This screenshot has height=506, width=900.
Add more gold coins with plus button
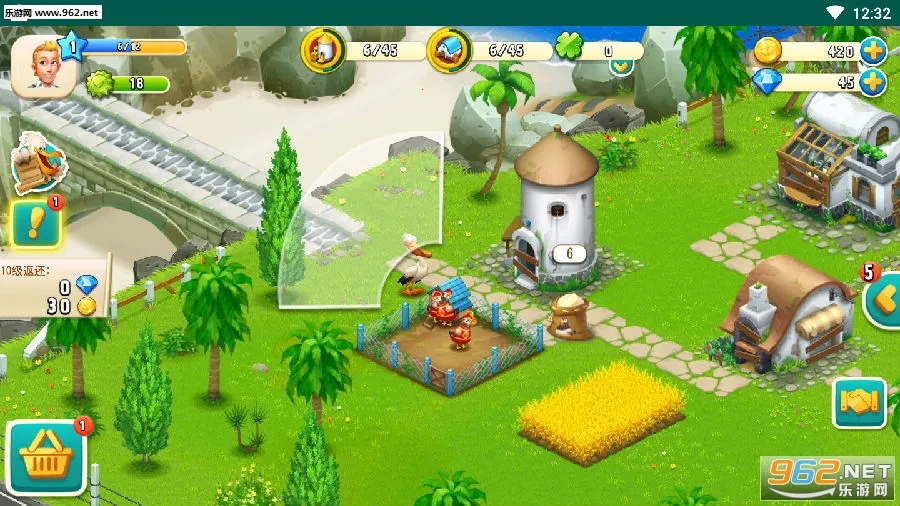pos(873,50)
